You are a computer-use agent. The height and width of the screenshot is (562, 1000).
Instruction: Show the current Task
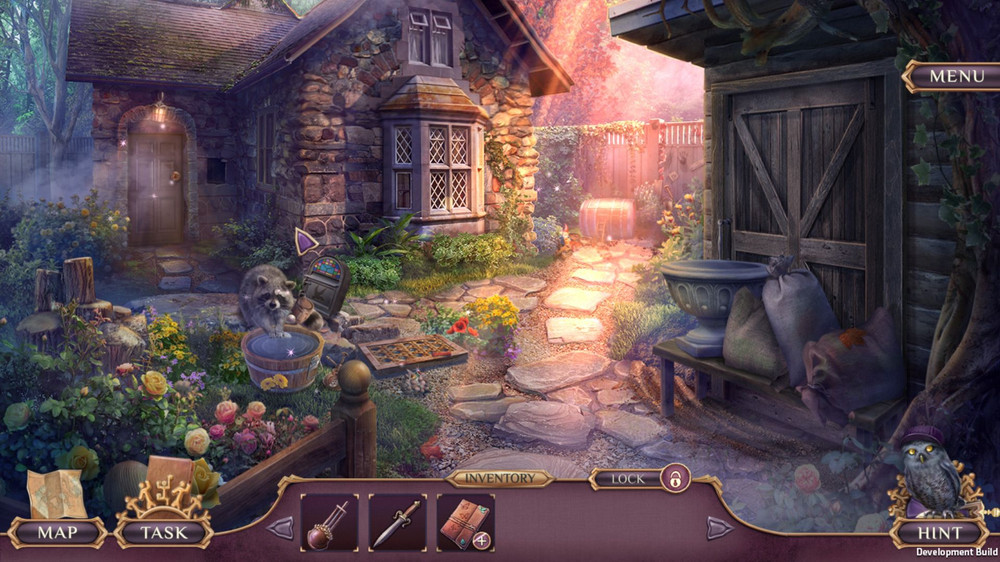click(x=163, y=532)
